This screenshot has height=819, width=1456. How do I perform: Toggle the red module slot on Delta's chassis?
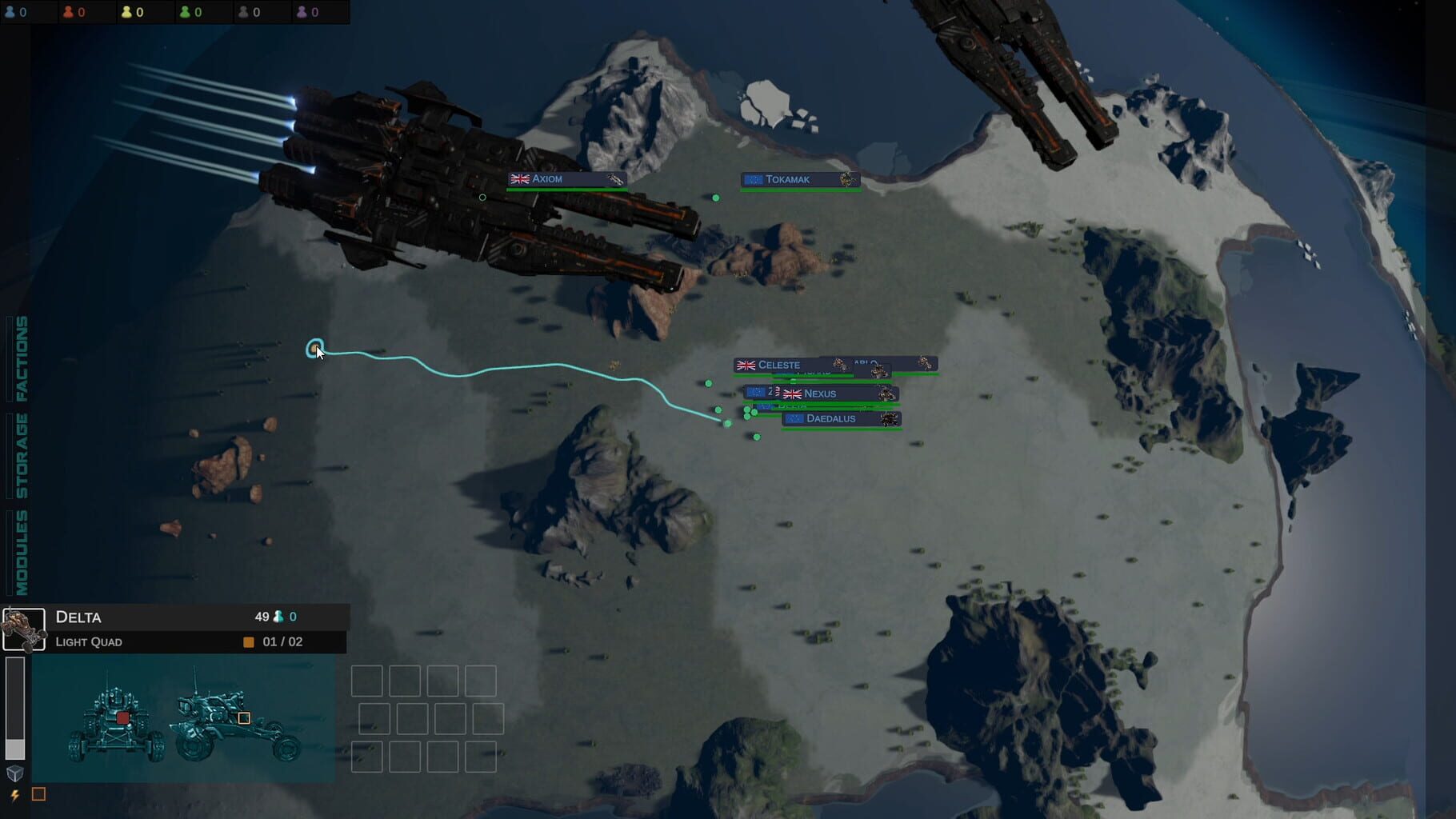pyautogui.click(x=122, y=717)
